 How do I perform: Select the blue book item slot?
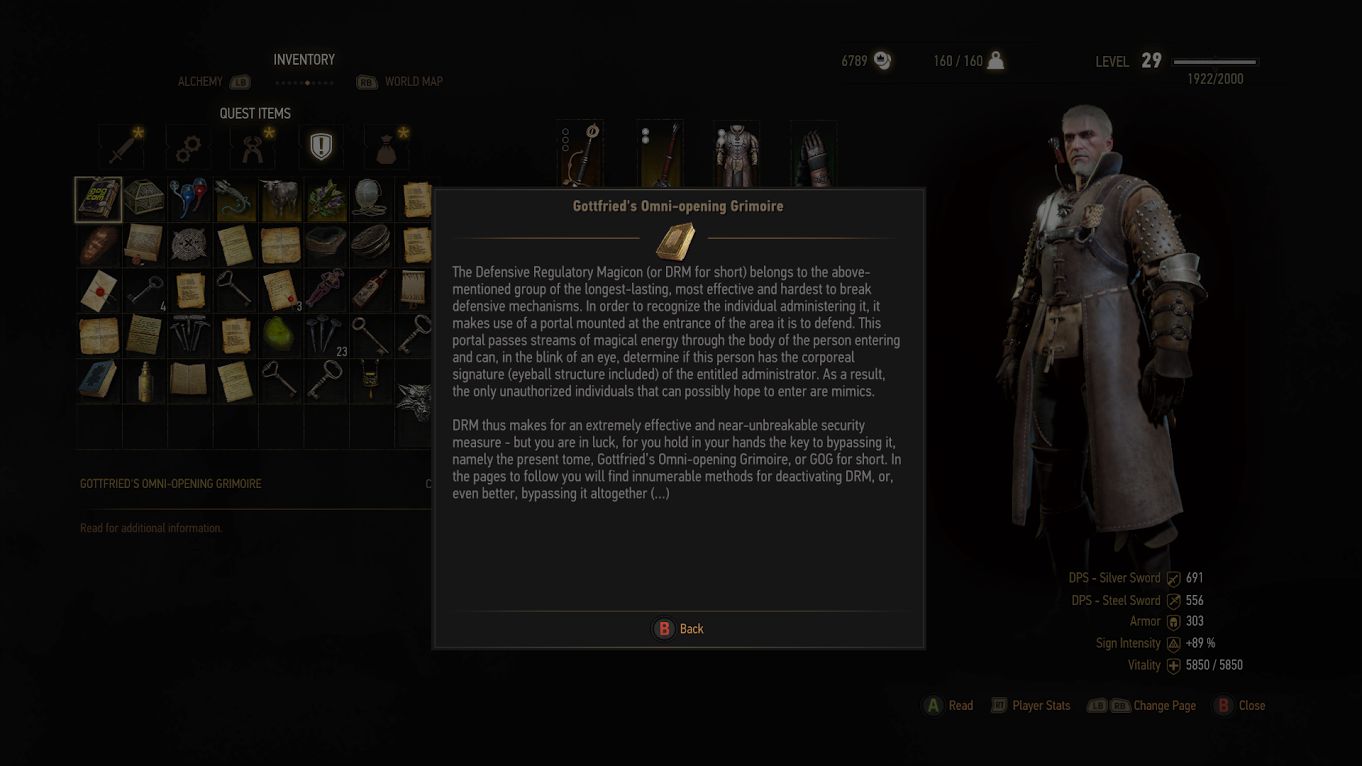(98, 381)
